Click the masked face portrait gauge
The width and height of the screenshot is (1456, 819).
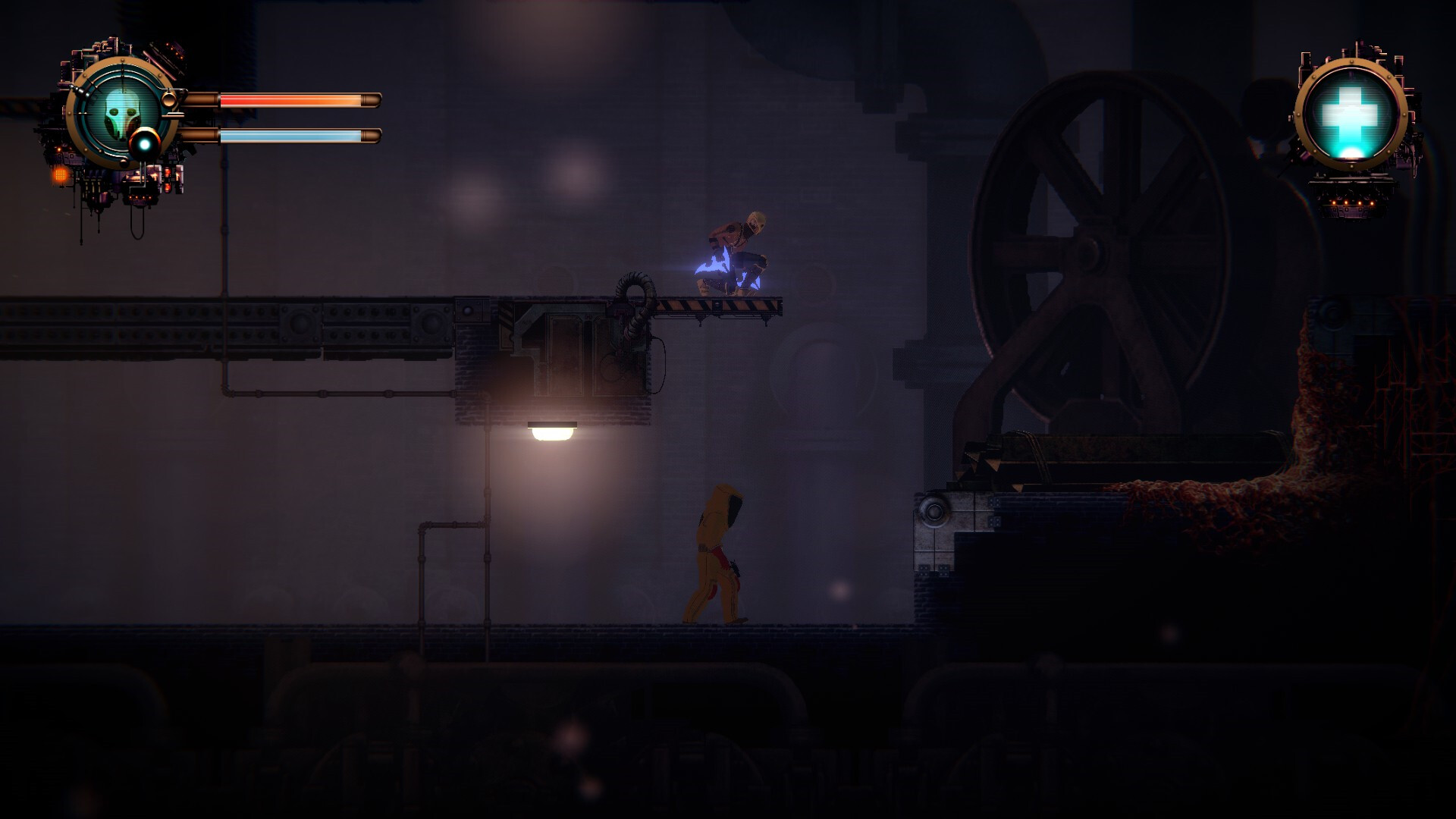click(121, 116)
